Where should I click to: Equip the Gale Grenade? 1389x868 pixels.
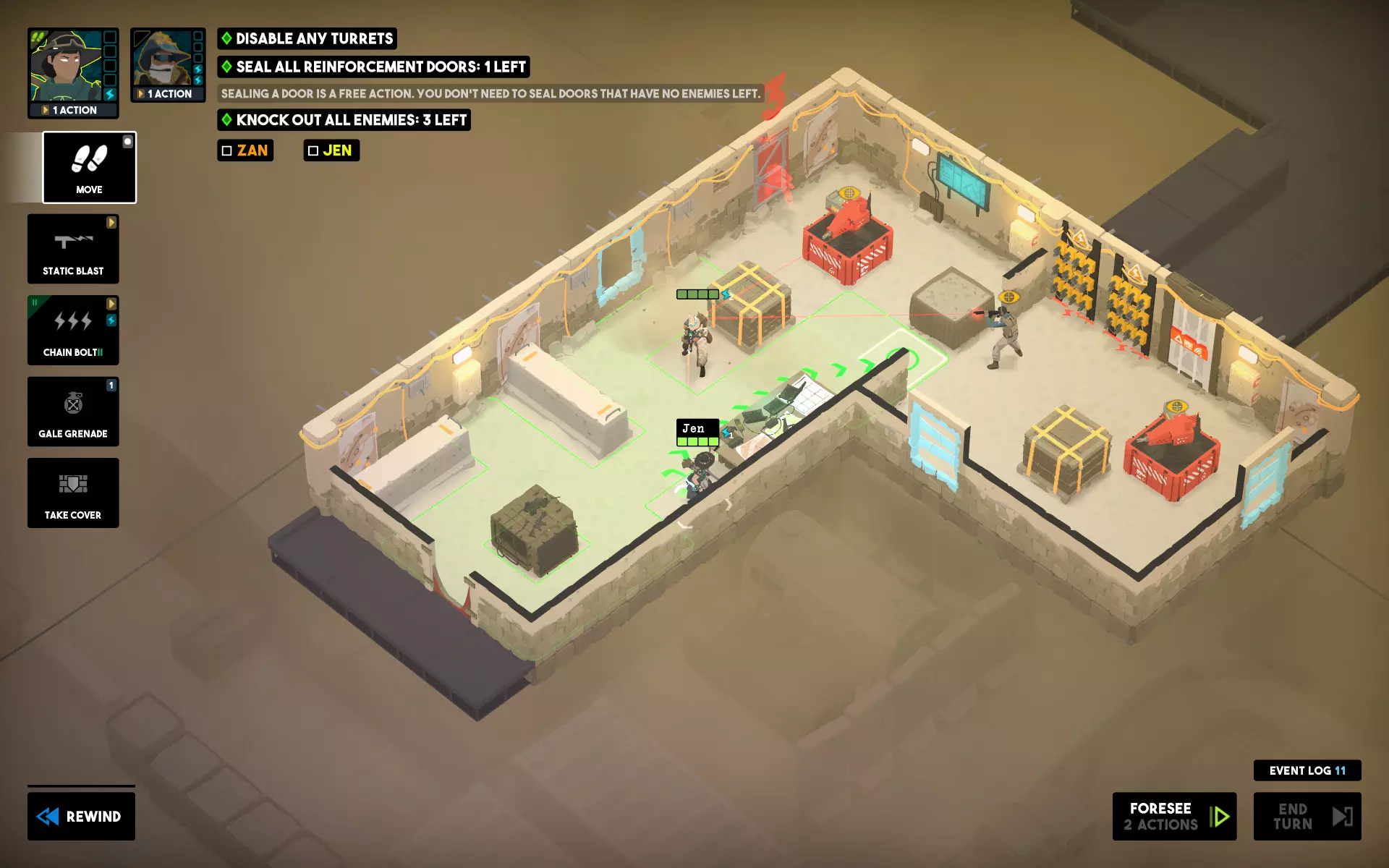[73, 411]
